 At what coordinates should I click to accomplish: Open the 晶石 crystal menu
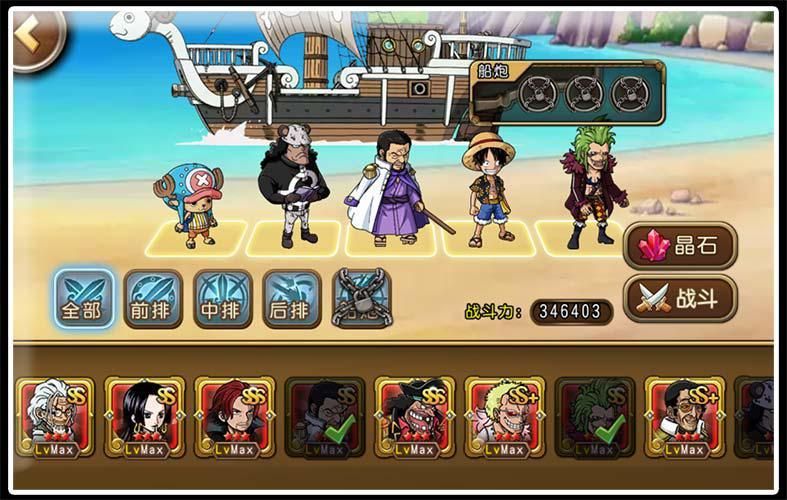(x=680, y=246)
